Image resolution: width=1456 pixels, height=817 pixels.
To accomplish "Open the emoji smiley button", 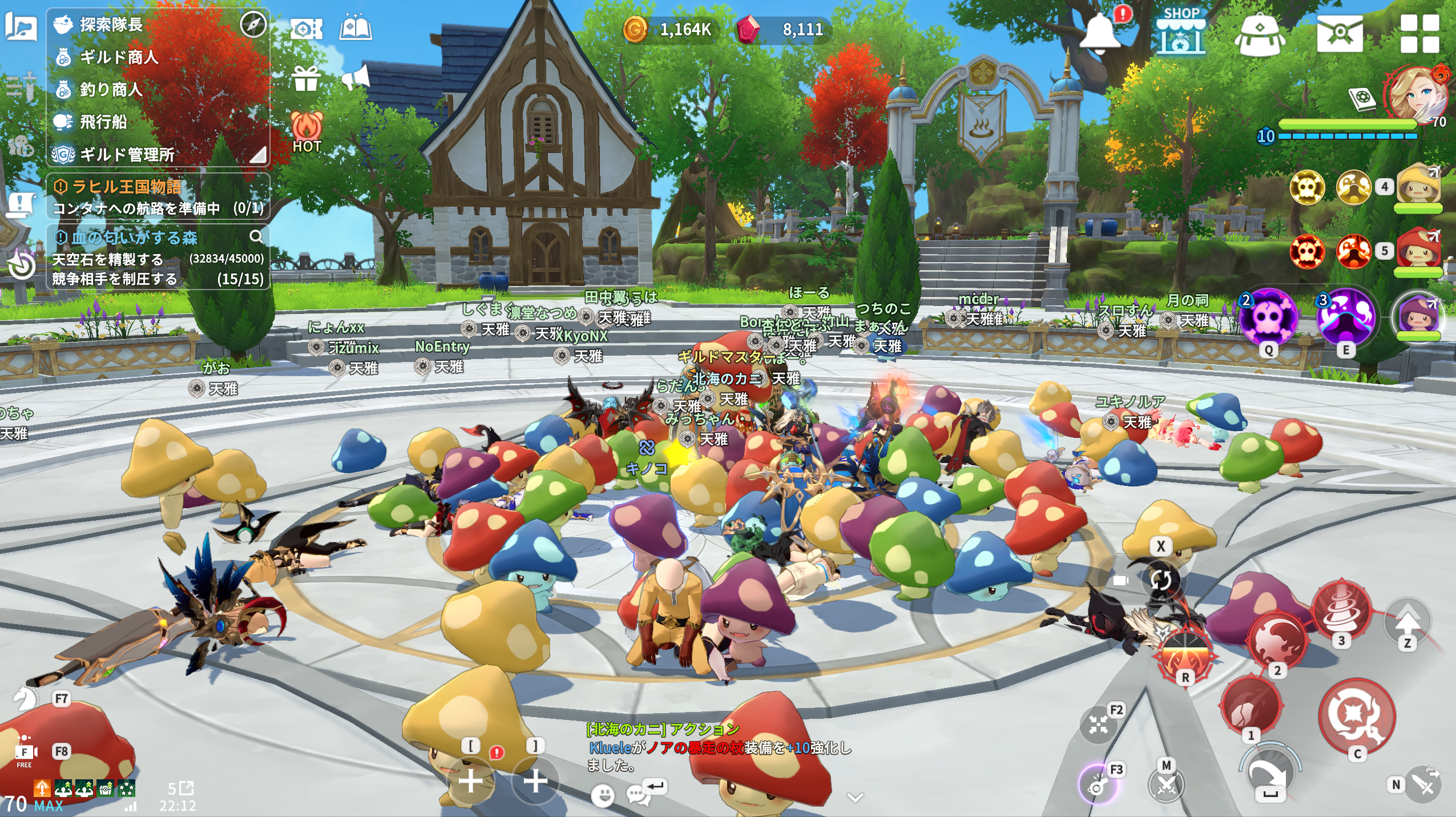I will pos(602,794).
